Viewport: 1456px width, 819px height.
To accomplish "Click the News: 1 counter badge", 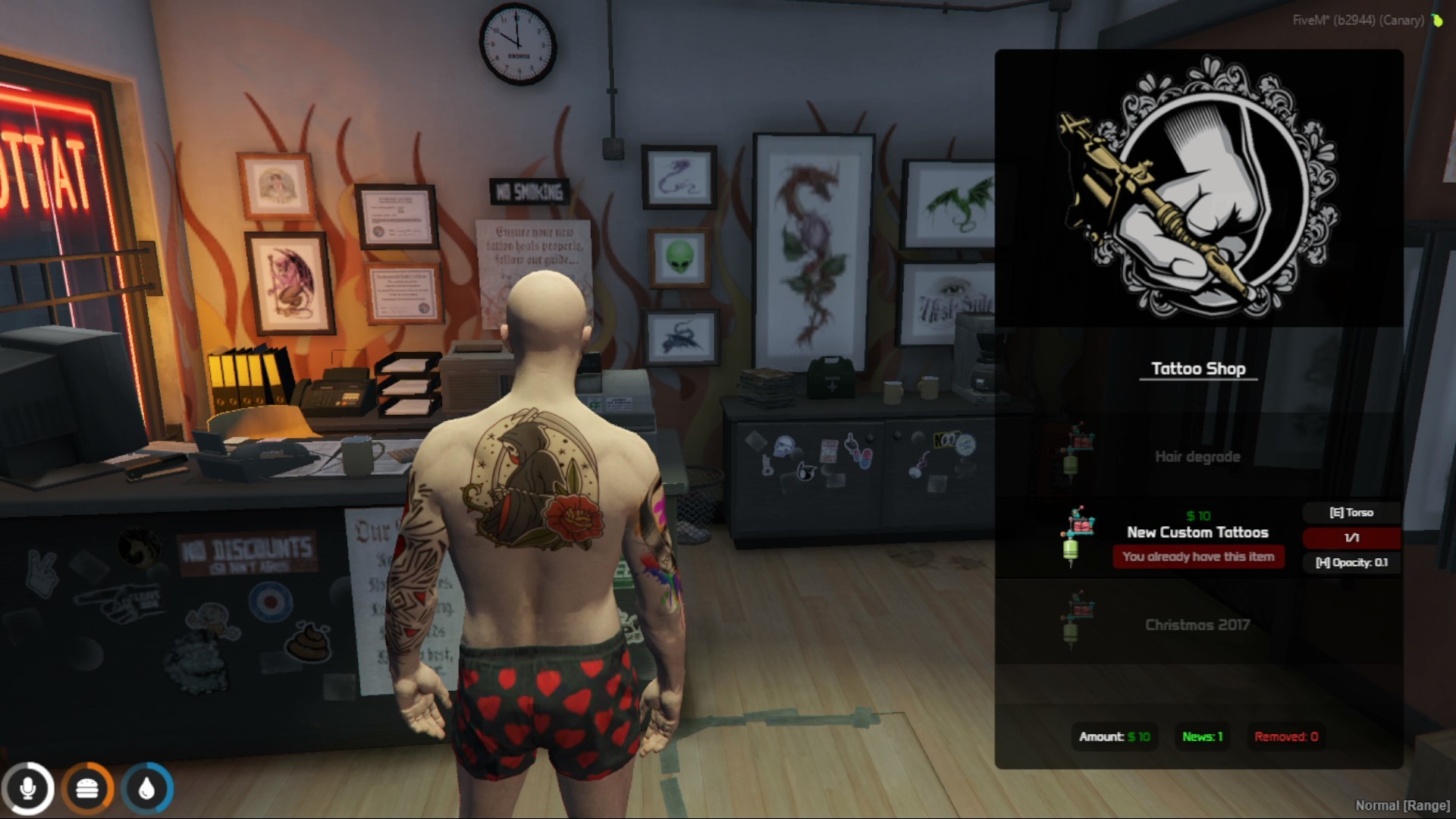I will click(x=1201, y=736).
